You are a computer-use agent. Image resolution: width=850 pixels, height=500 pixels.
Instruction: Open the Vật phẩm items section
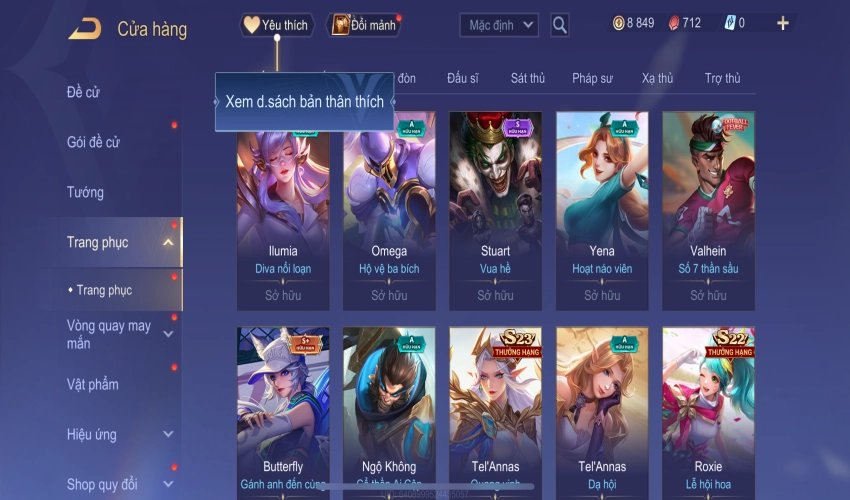[x=92, y=385]
